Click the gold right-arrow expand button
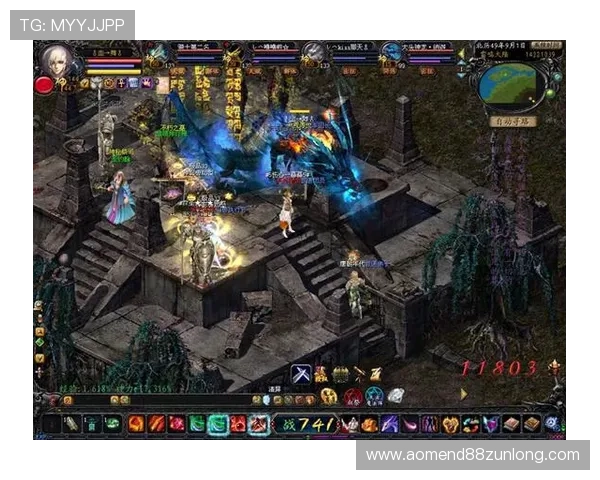Image resolution: width=600 pixels, height=480 pixels. (463, 393)
